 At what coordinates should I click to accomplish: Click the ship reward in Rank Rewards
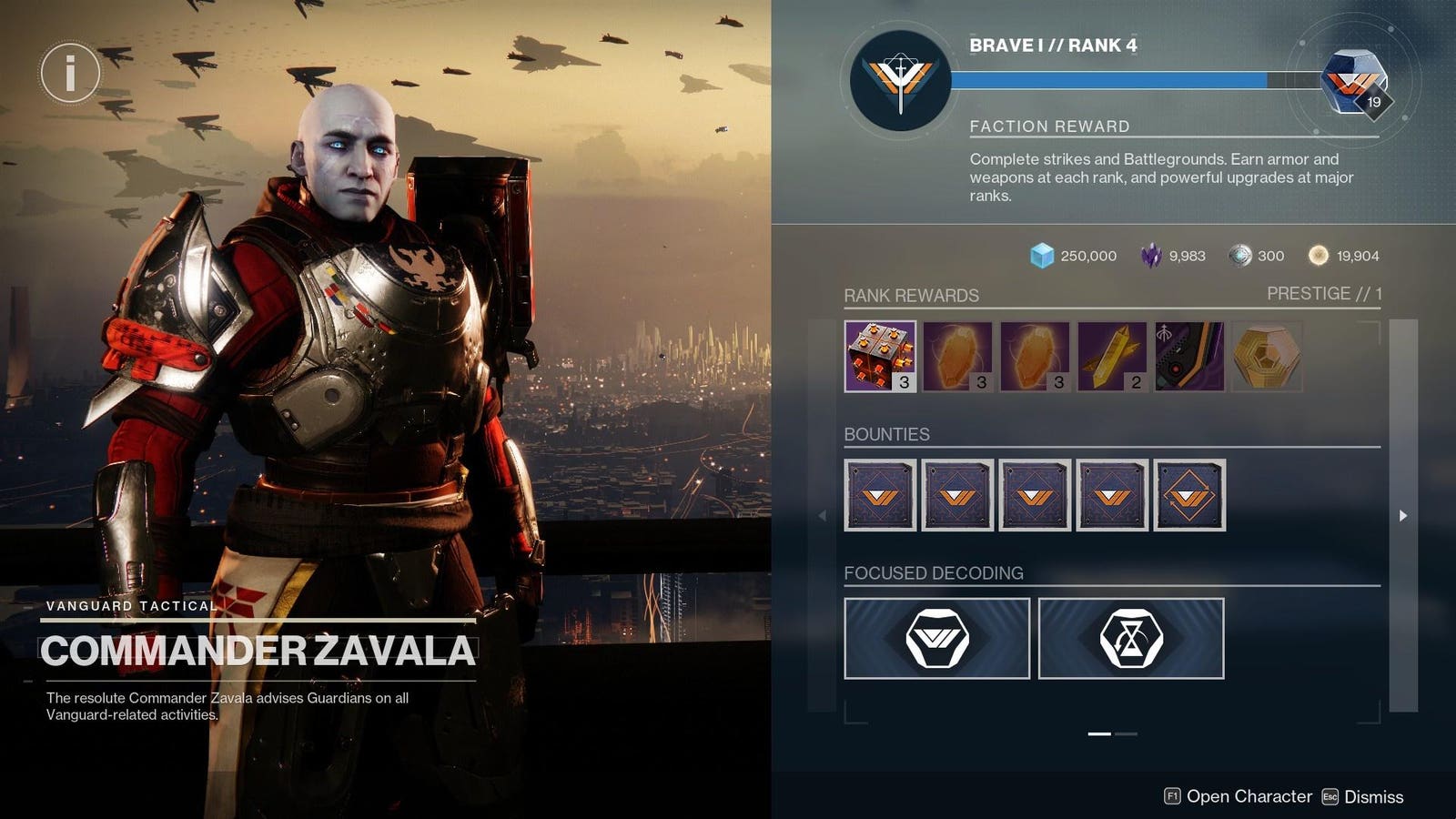coord(1189,358)
